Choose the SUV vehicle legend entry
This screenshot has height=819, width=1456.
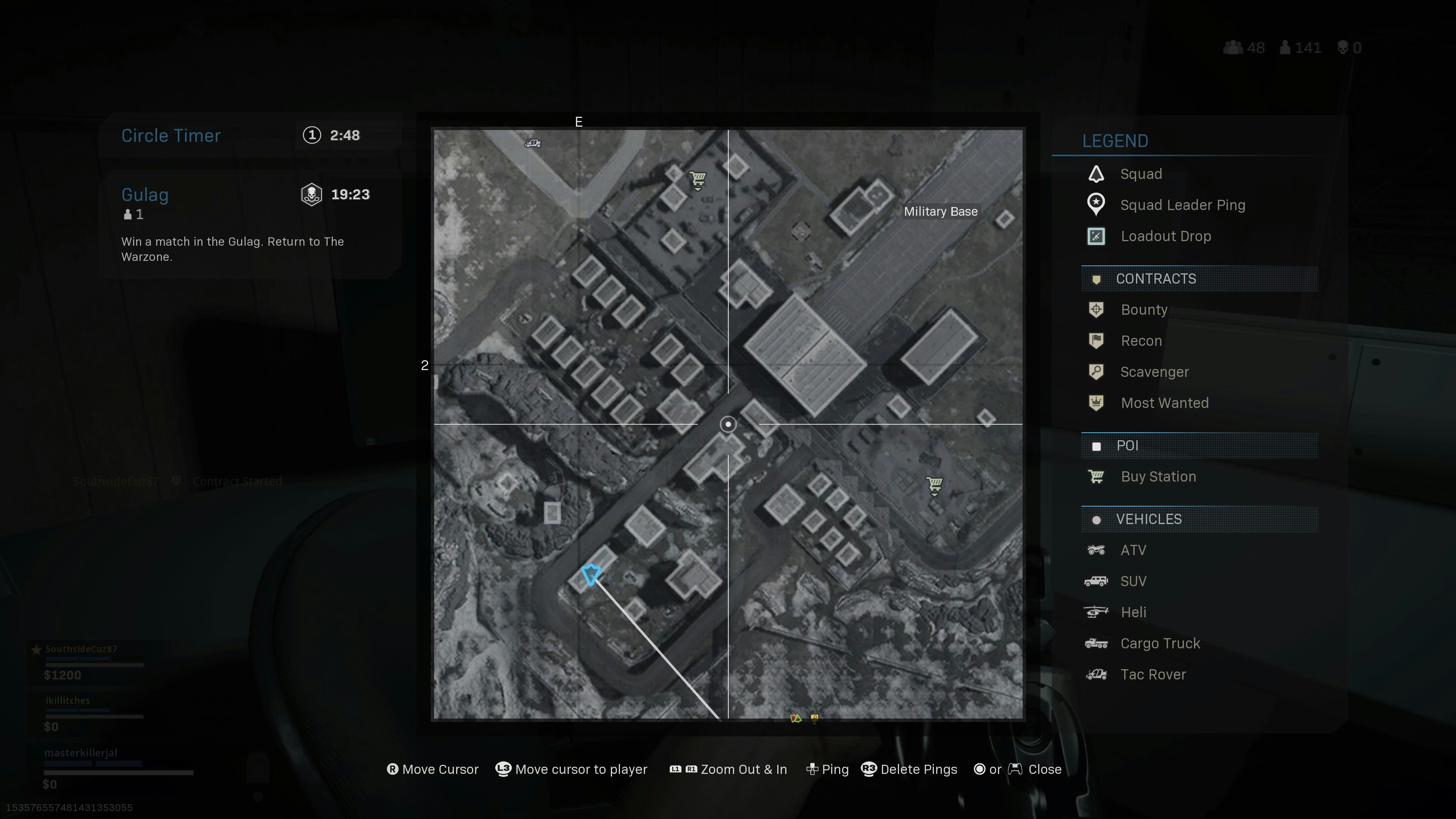point(1133,581)
